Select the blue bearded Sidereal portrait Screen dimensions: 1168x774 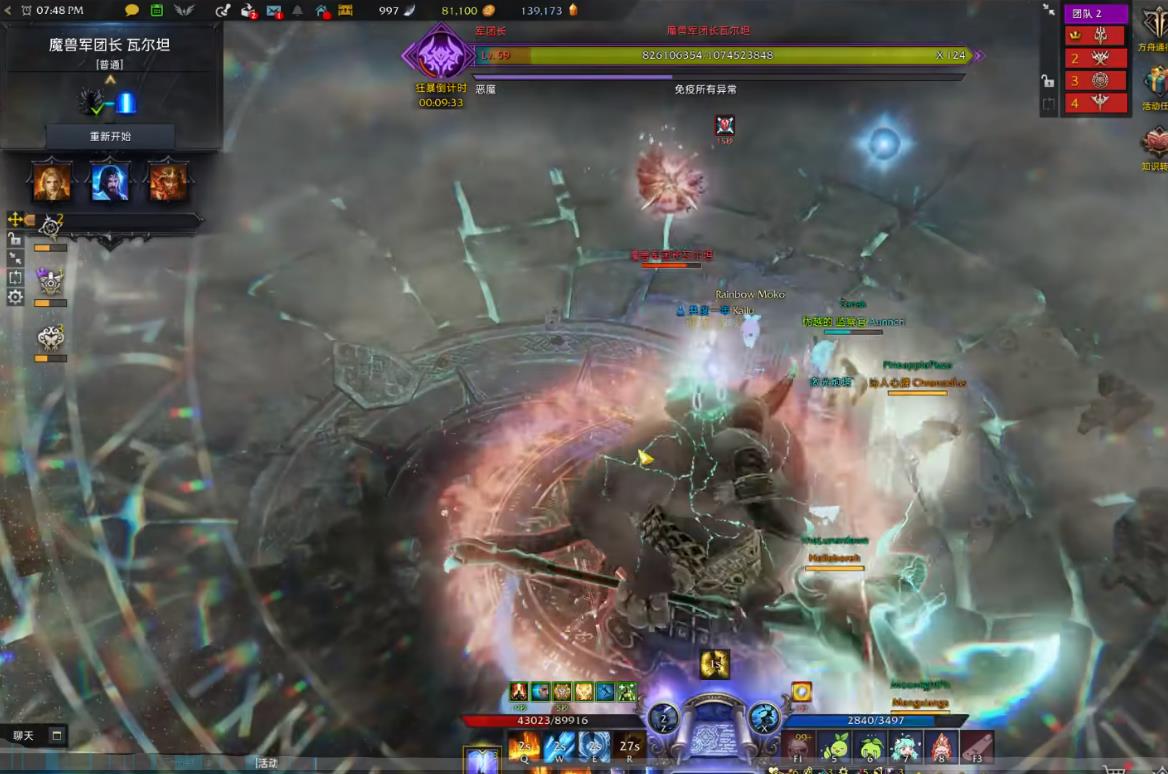[109, 181]
